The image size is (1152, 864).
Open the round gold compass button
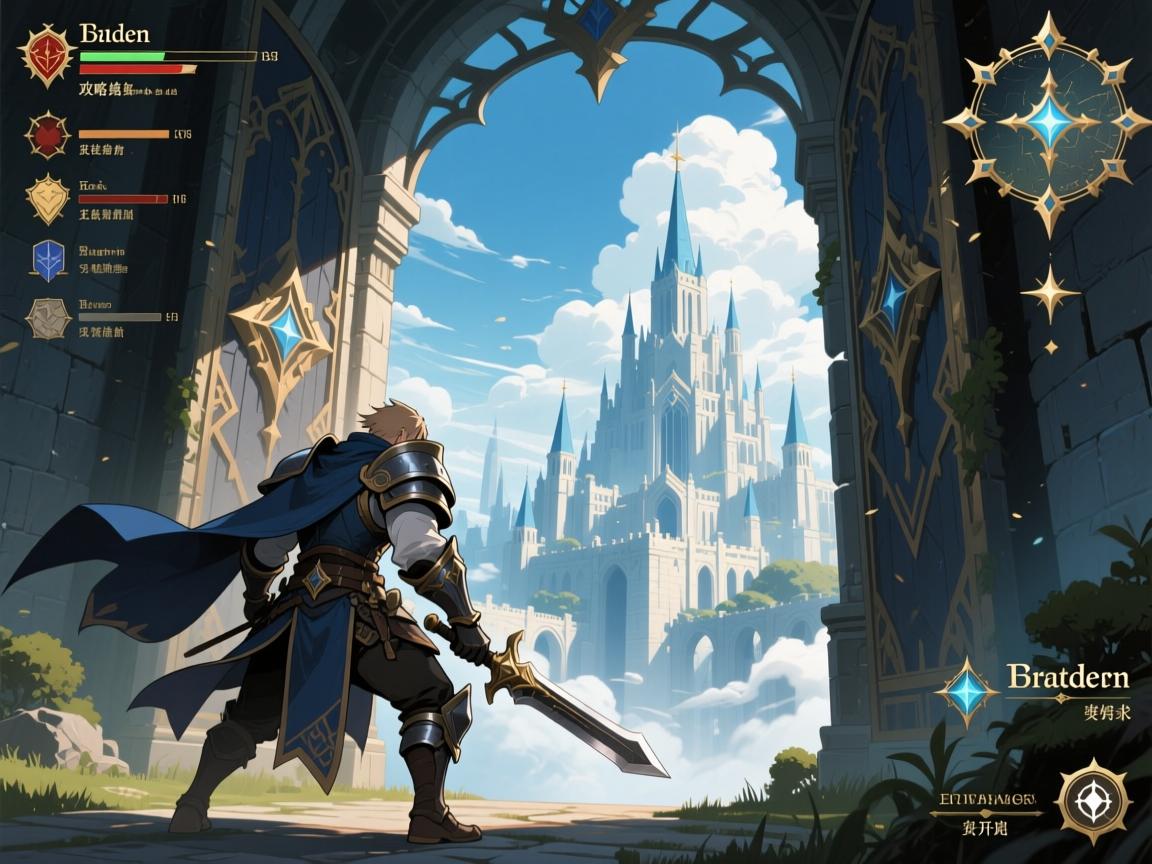coord(1093,800)
